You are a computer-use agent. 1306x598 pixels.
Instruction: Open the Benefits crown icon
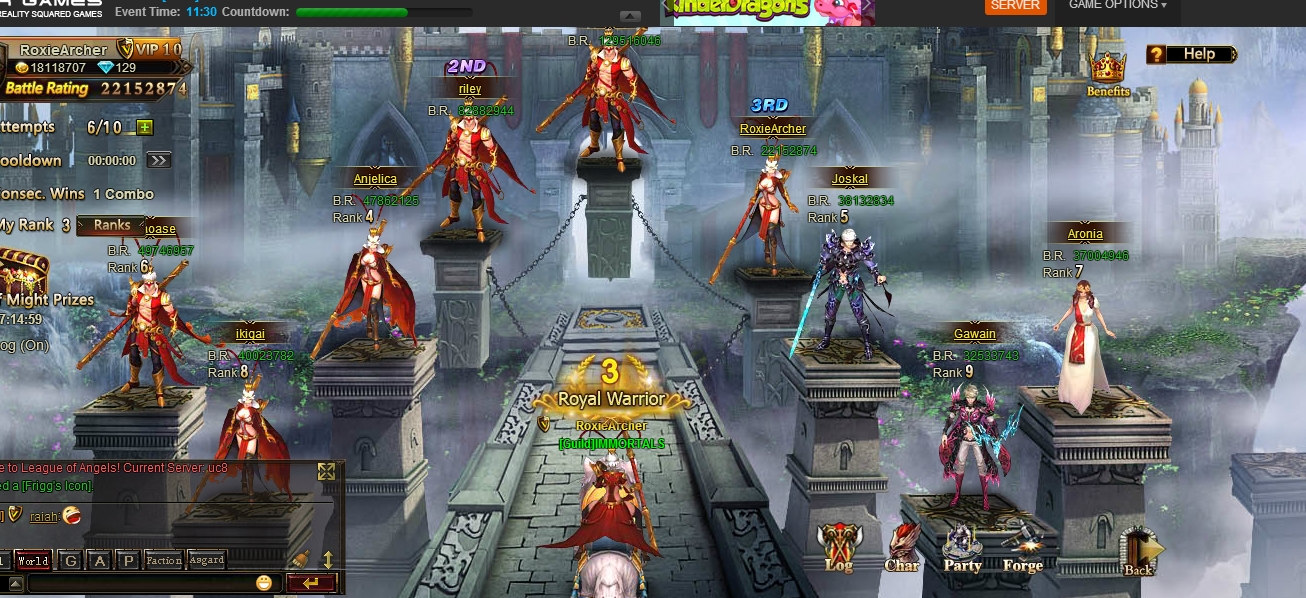1108,72
